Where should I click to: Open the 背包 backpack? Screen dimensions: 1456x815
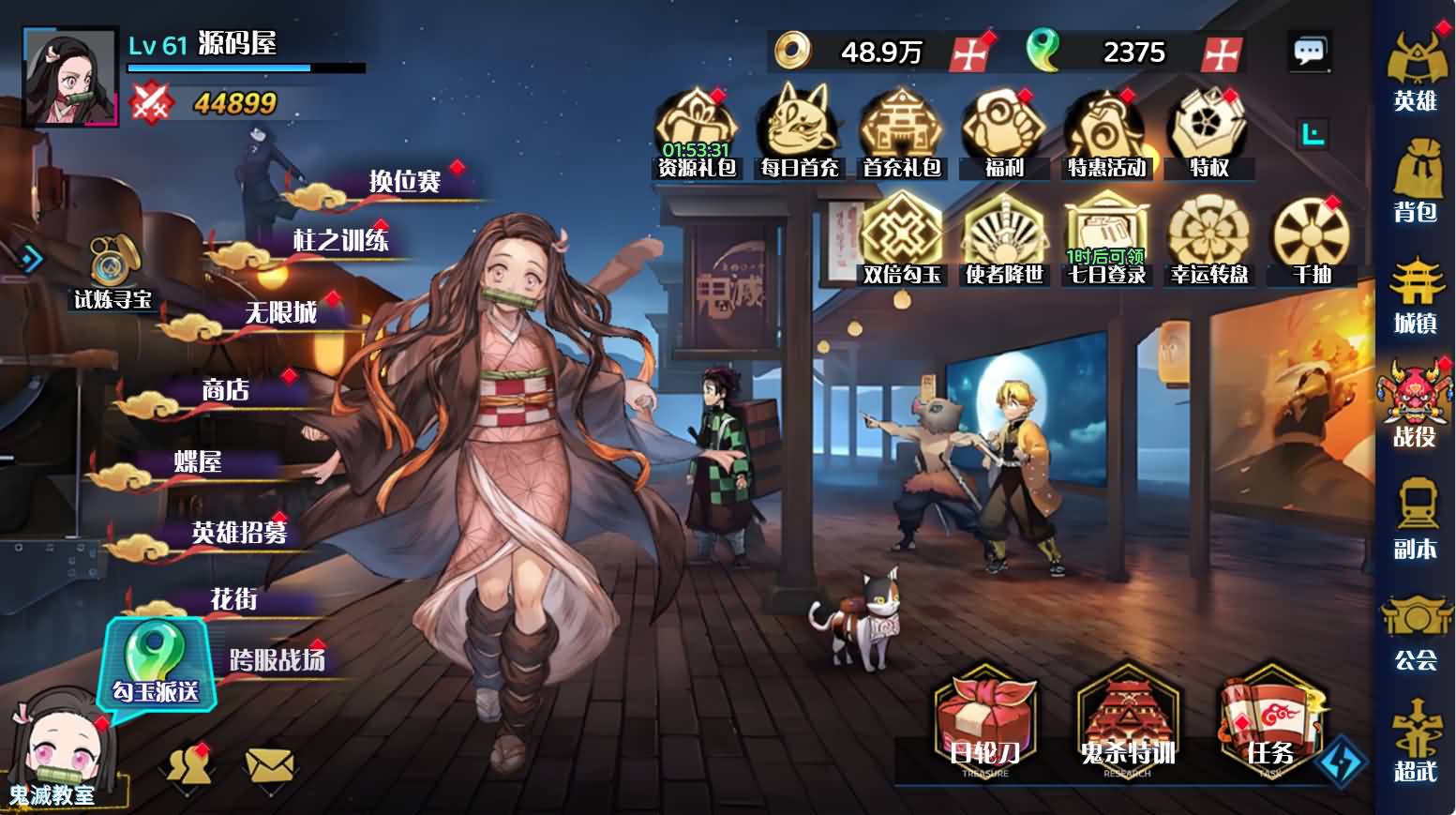1414,181
